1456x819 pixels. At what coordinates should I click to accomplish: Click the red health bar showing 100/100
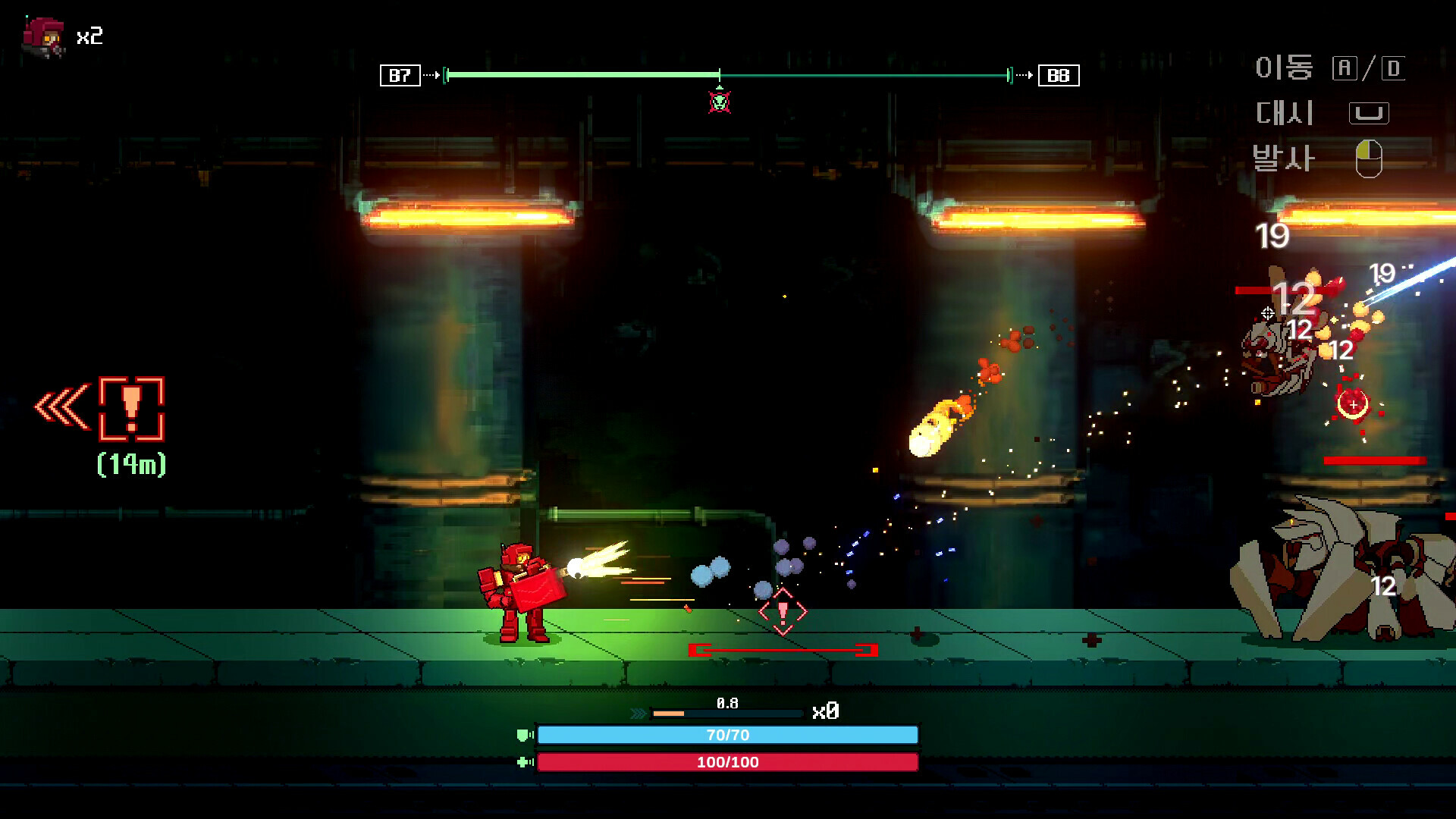tap(728, 763)
